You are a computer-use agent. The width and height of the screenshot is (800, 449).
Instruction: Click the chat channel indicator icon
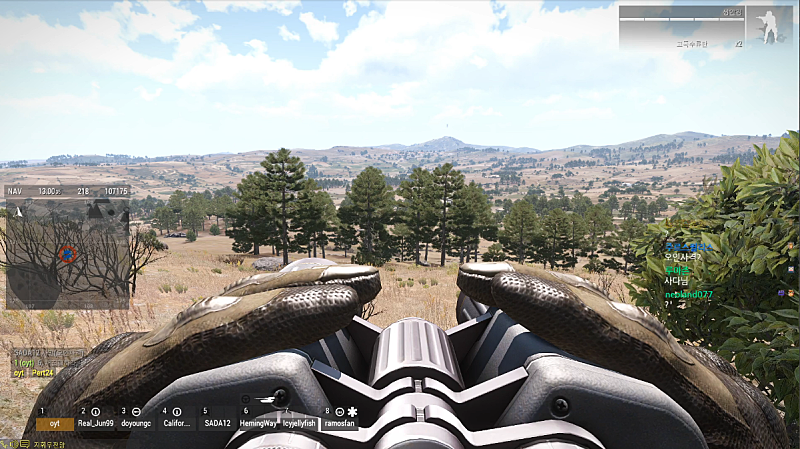click(x=8, y=443)
